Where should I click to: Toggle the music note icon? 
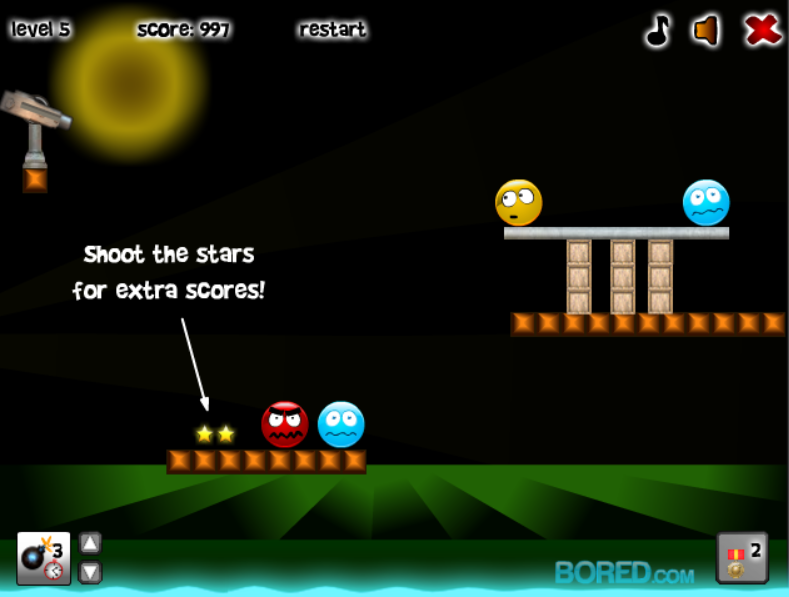[x=657, y=31]
